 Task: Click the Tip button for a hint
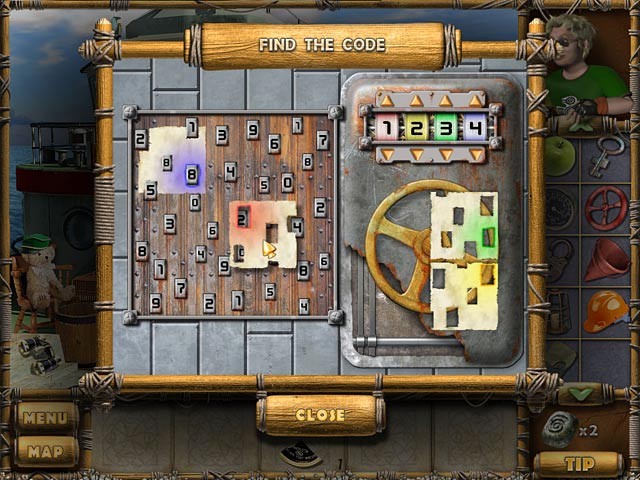[578, 464]
